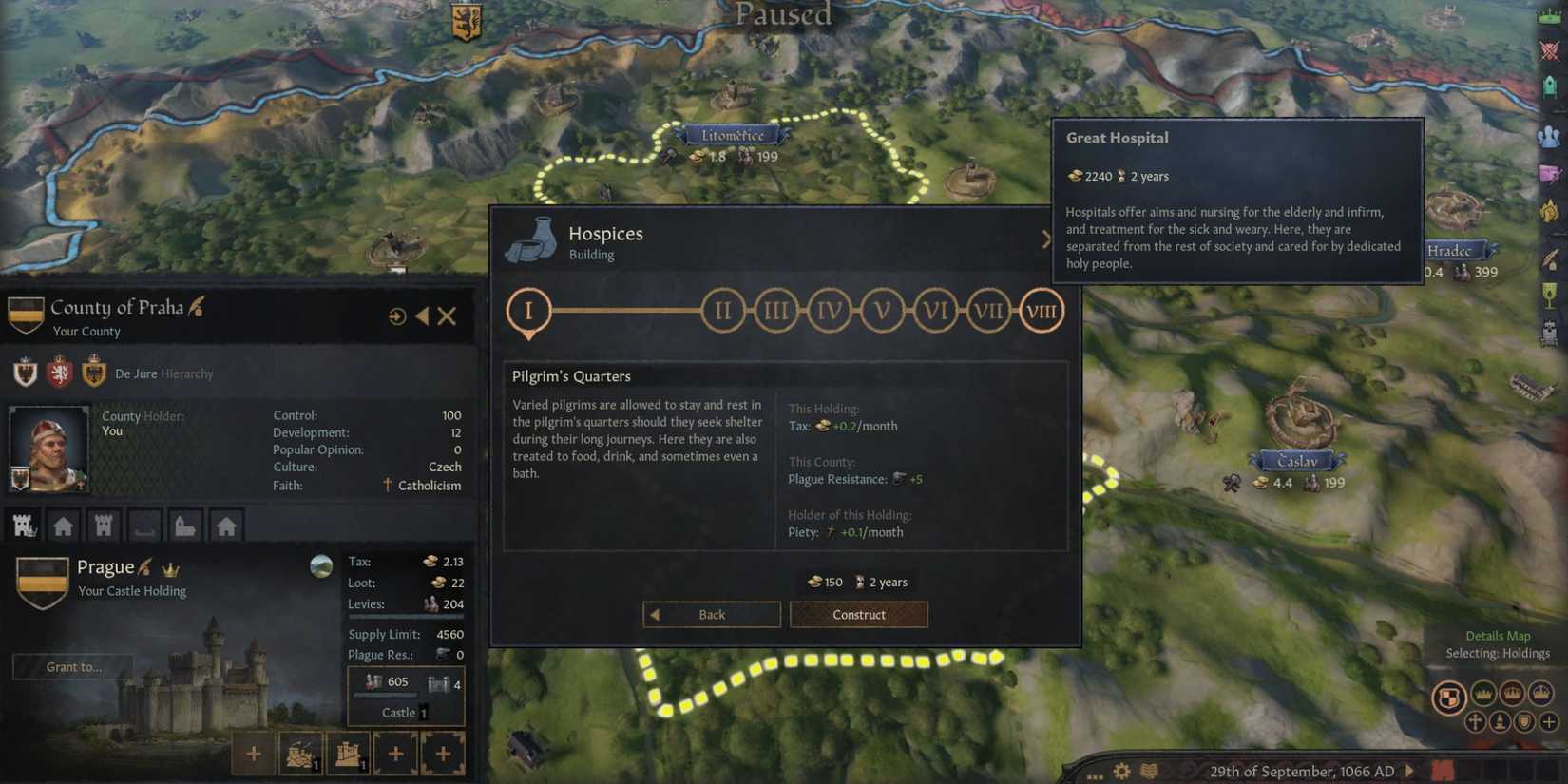Image resolution: width=1568 pixels, height=784 pixels.
Task: Toggle the Culture map mode
Action: click(1500, 721)
